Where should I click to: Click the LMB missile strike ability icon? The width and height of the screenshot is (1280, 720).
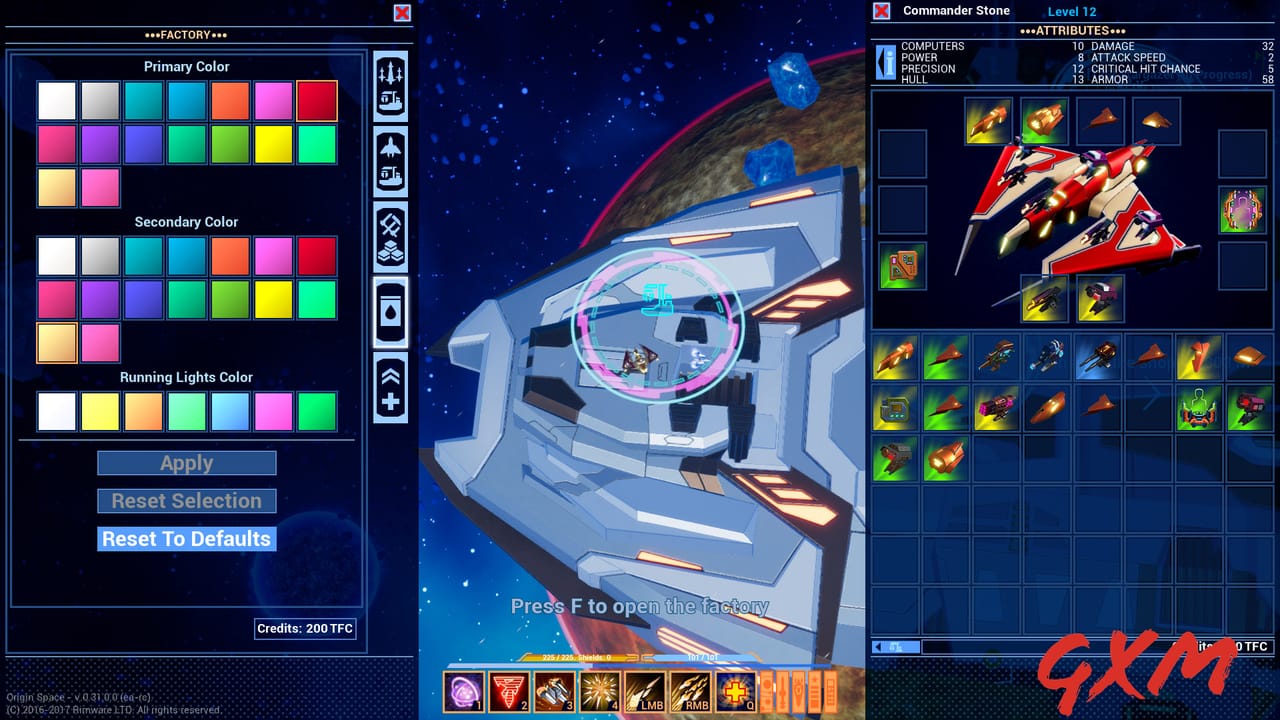(x=643, y=691)
